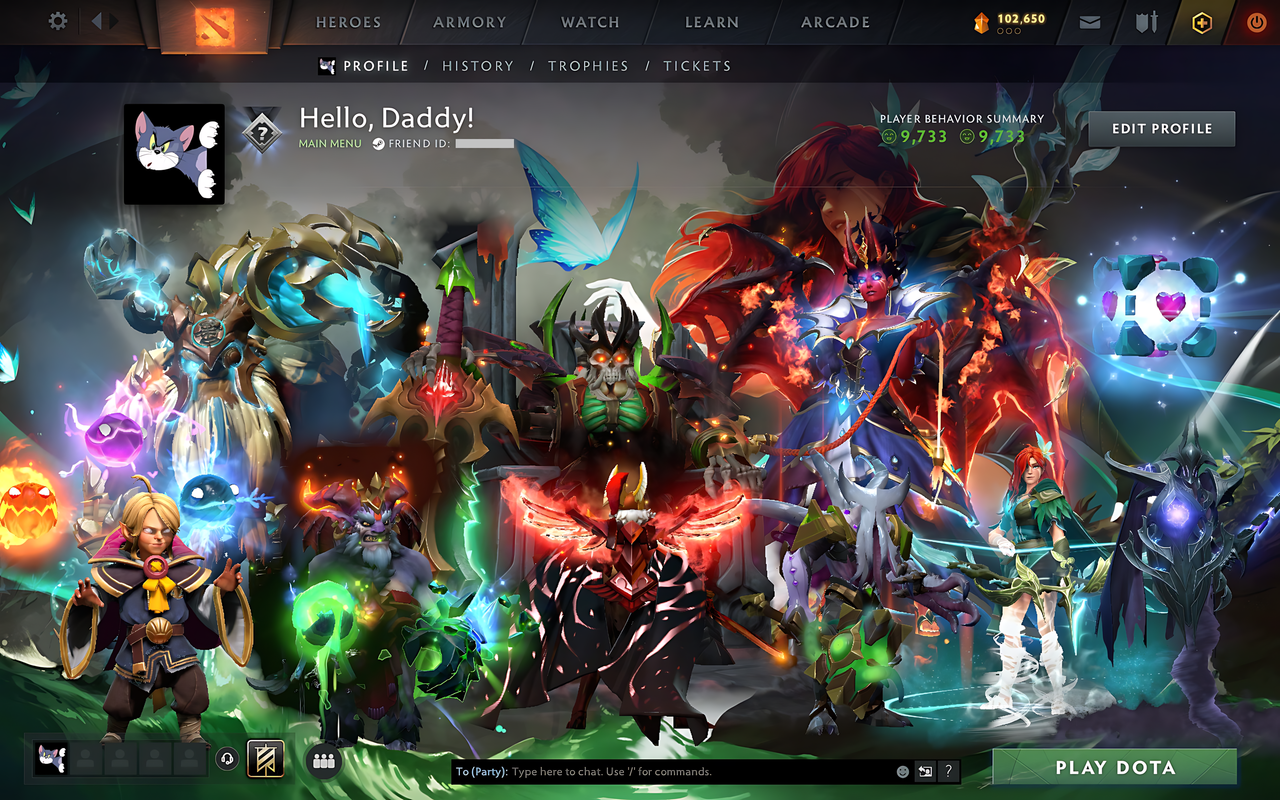Open the settings gear icon
The height and width of the screenshot is (800, 1280).
[57, 20]
